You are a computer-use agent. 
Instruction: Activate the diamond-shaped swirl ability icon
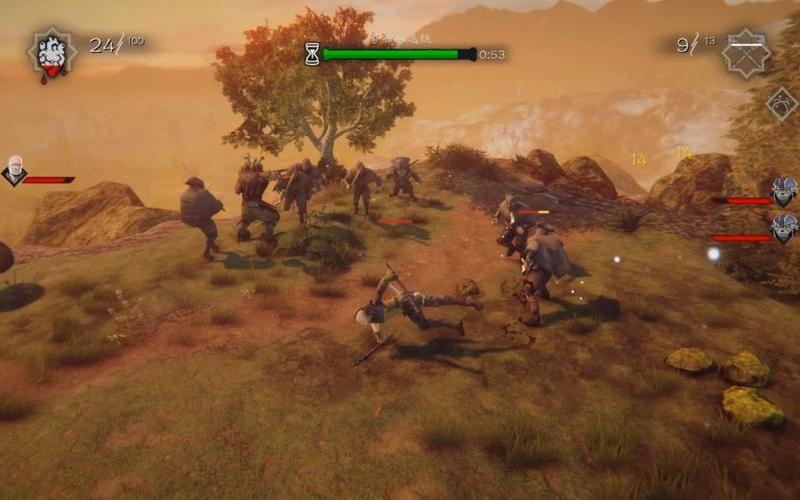point(781,103)
